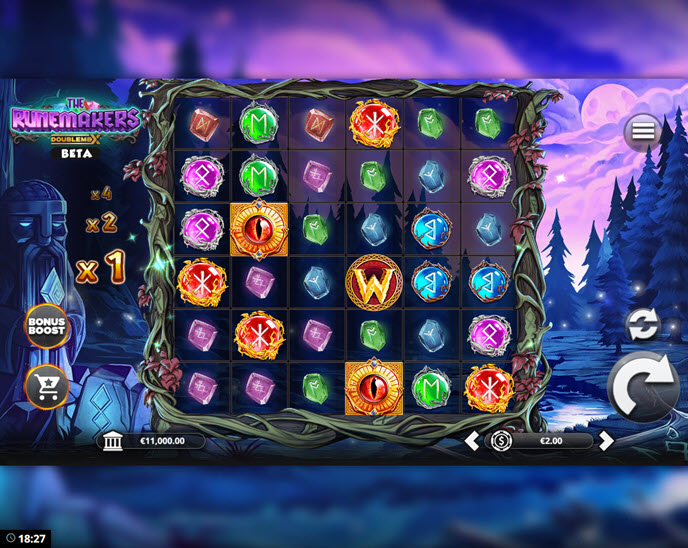Activate the Bonus Boost button

coord(46,326)
